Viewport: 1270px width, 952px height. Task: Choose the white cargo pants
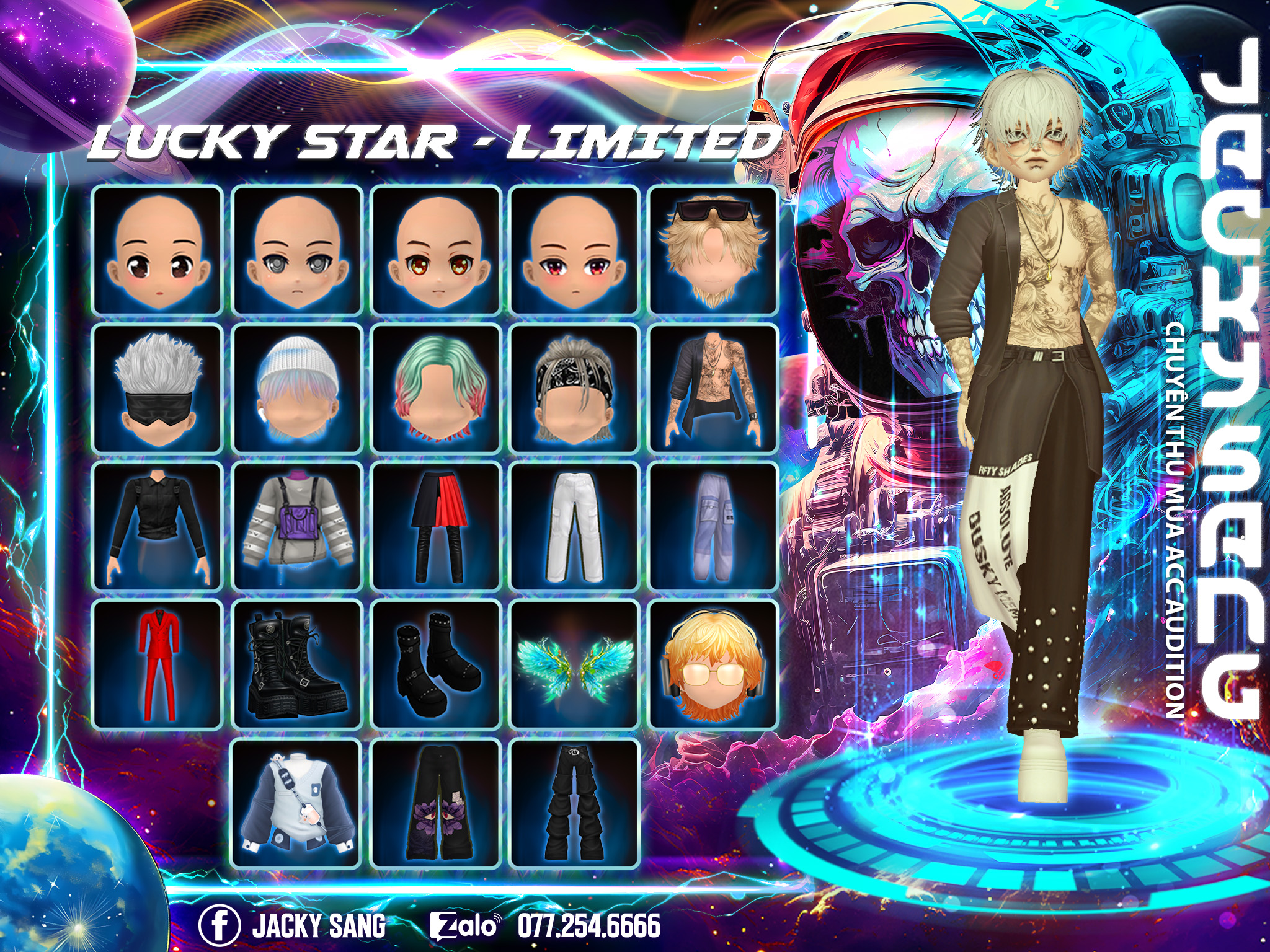pos(574,527)
